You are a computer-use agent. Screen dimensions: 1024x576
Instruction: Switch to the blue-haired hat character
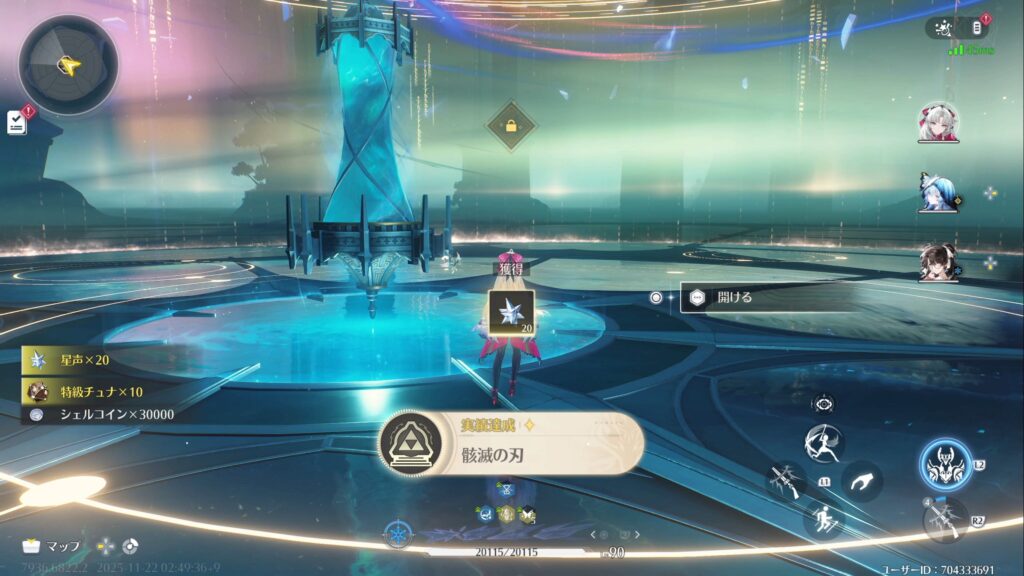point(938,193)
